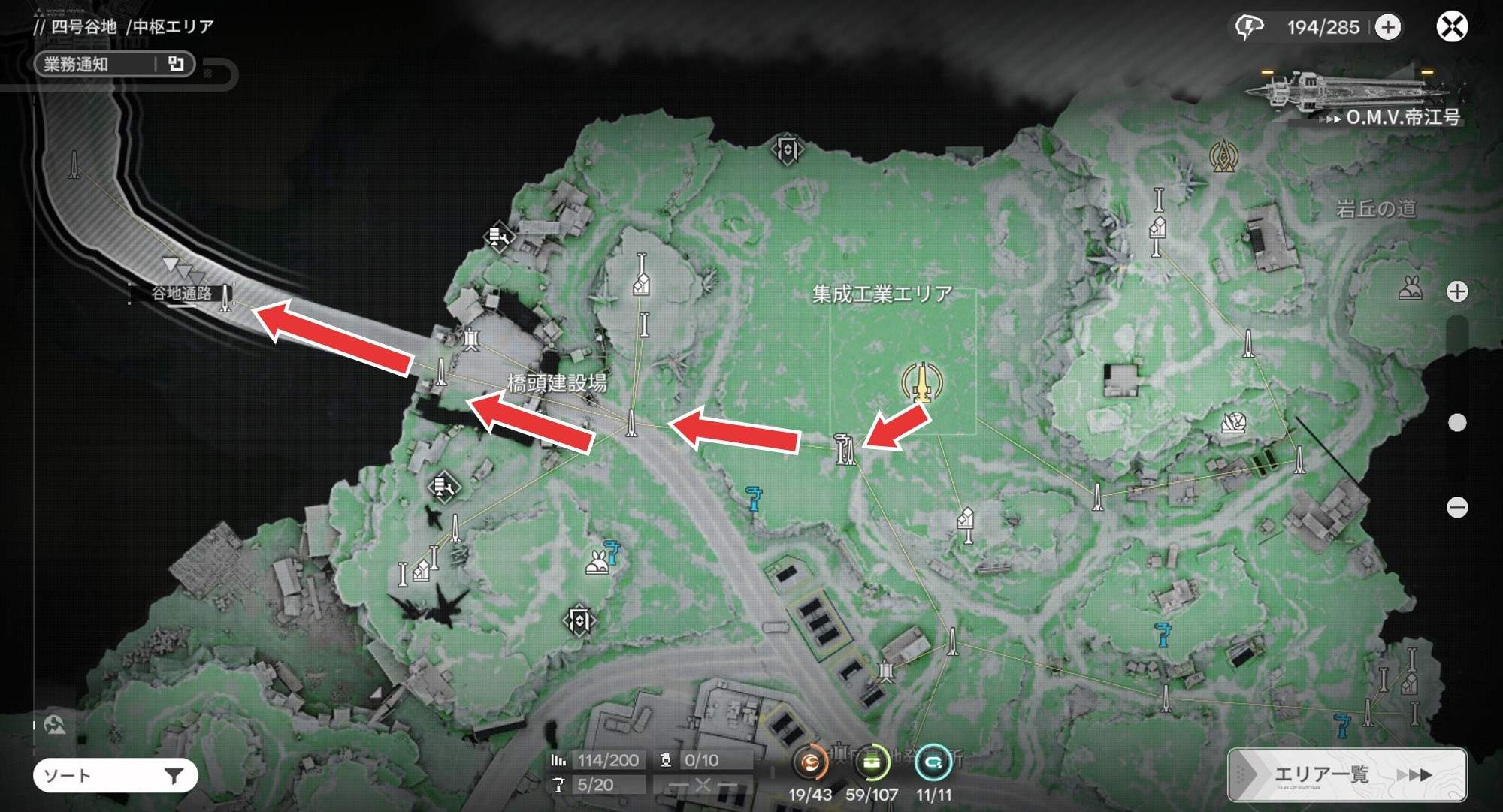Select the cyan circular counter icon
The height and width of the screenshot is (812, 1503).
pyautogui.click(x=933, y=764)
